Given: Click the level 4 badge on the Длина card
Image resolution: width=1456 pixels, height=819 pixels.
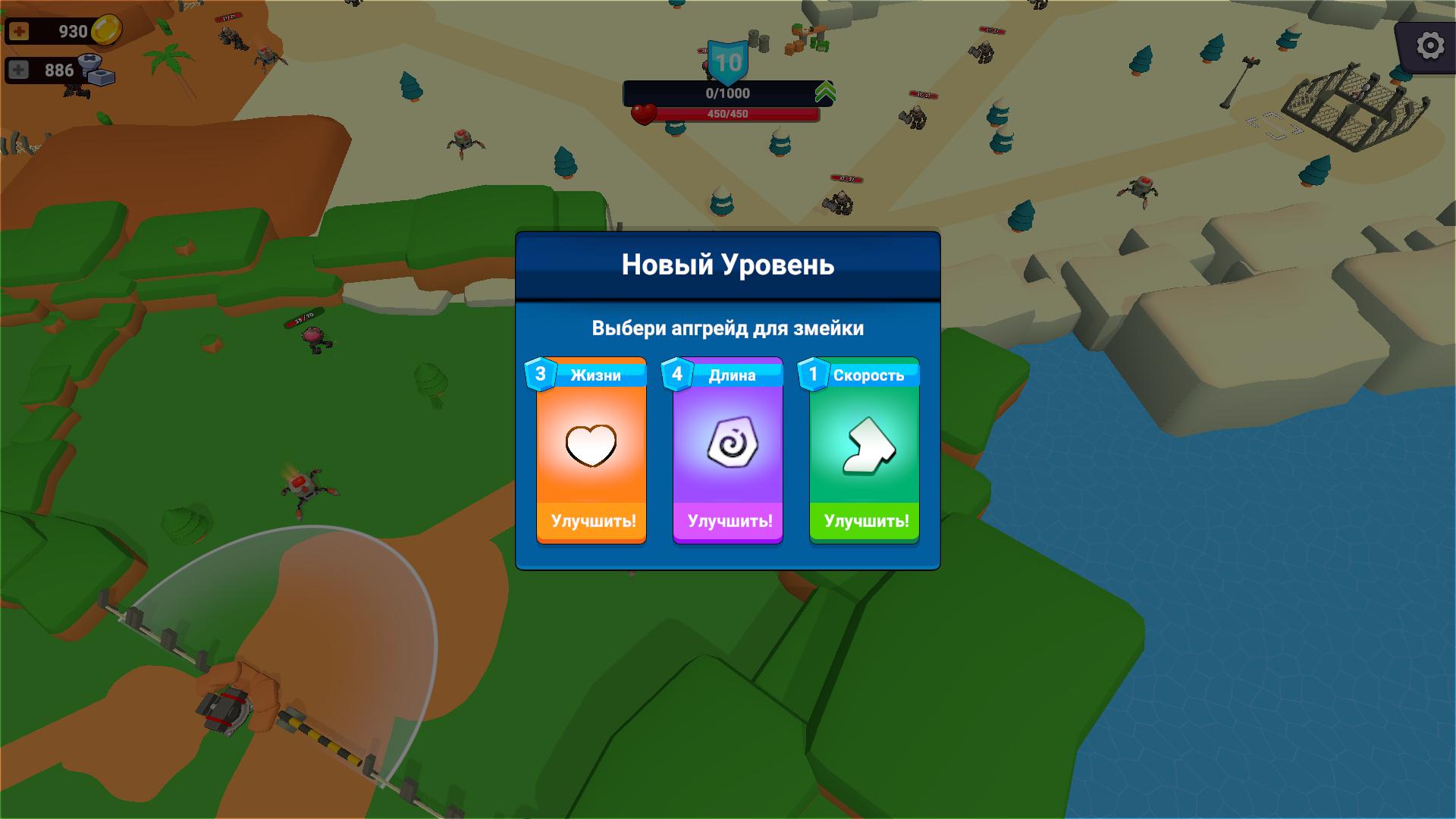Looking at the screenshot, I should (676, 372).
